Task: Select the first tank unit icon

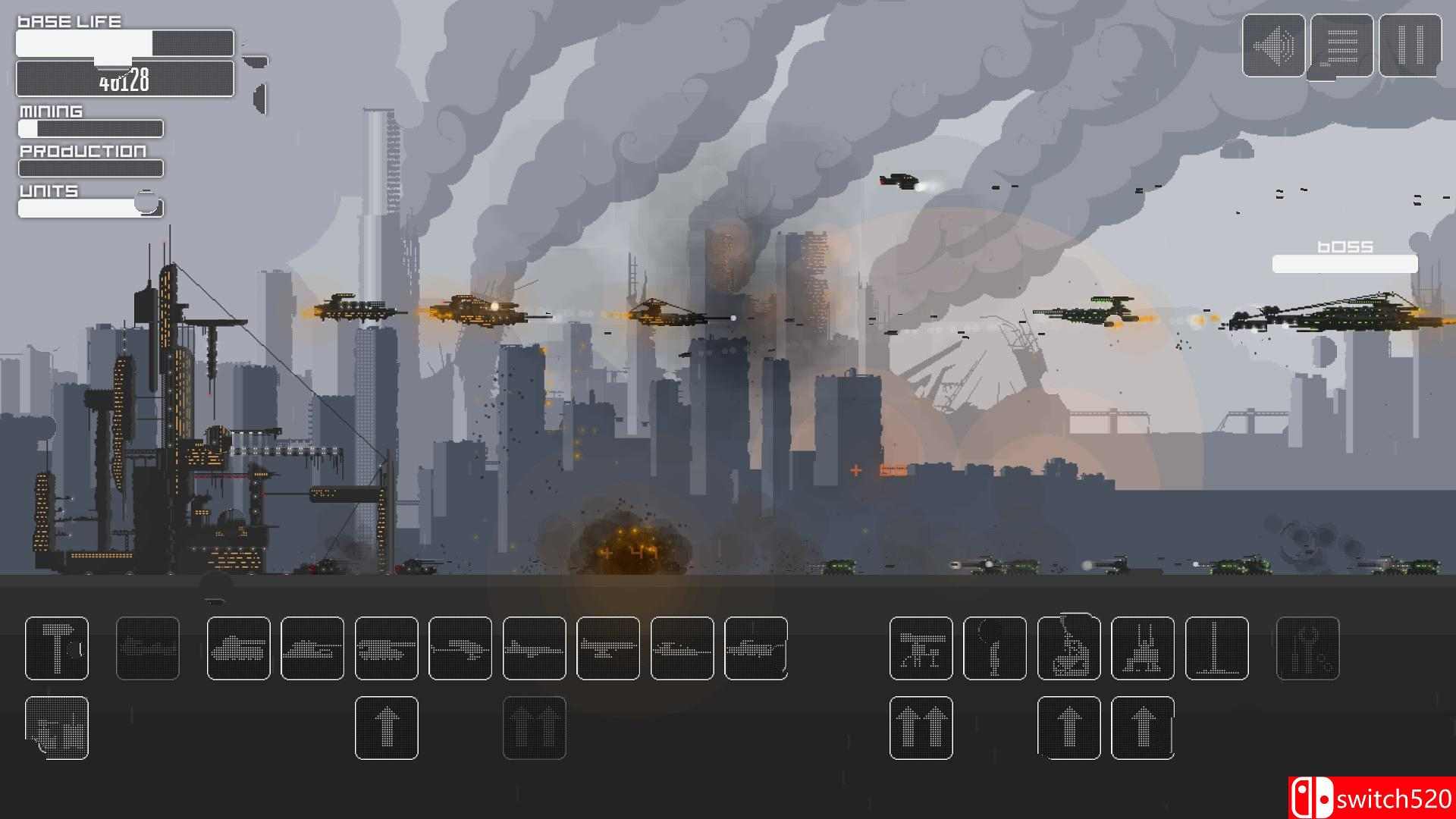Action: click(x=239, y=650)
